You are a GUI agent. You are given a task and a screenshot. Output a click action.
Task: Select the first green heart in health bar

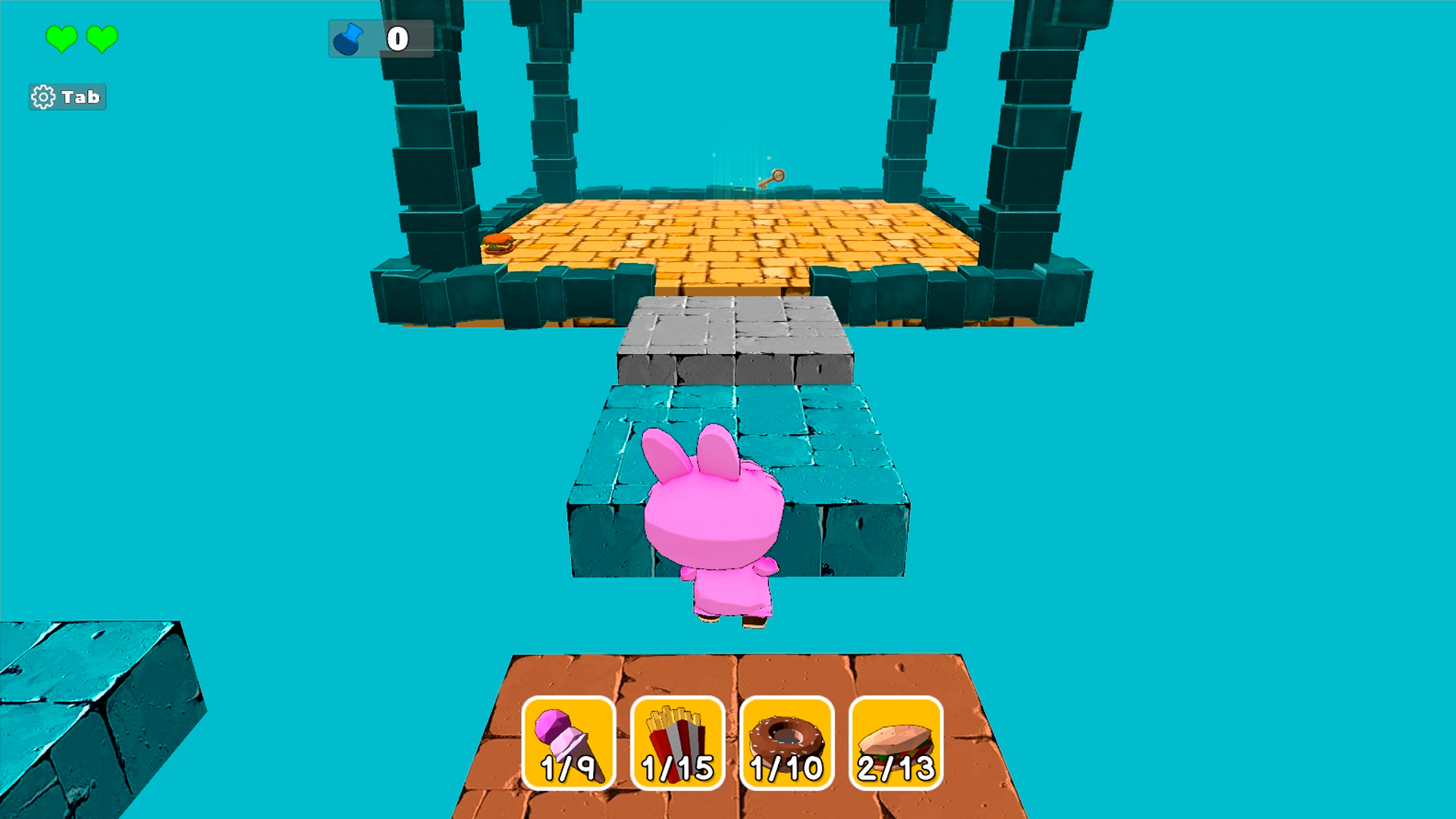[61, 37]
